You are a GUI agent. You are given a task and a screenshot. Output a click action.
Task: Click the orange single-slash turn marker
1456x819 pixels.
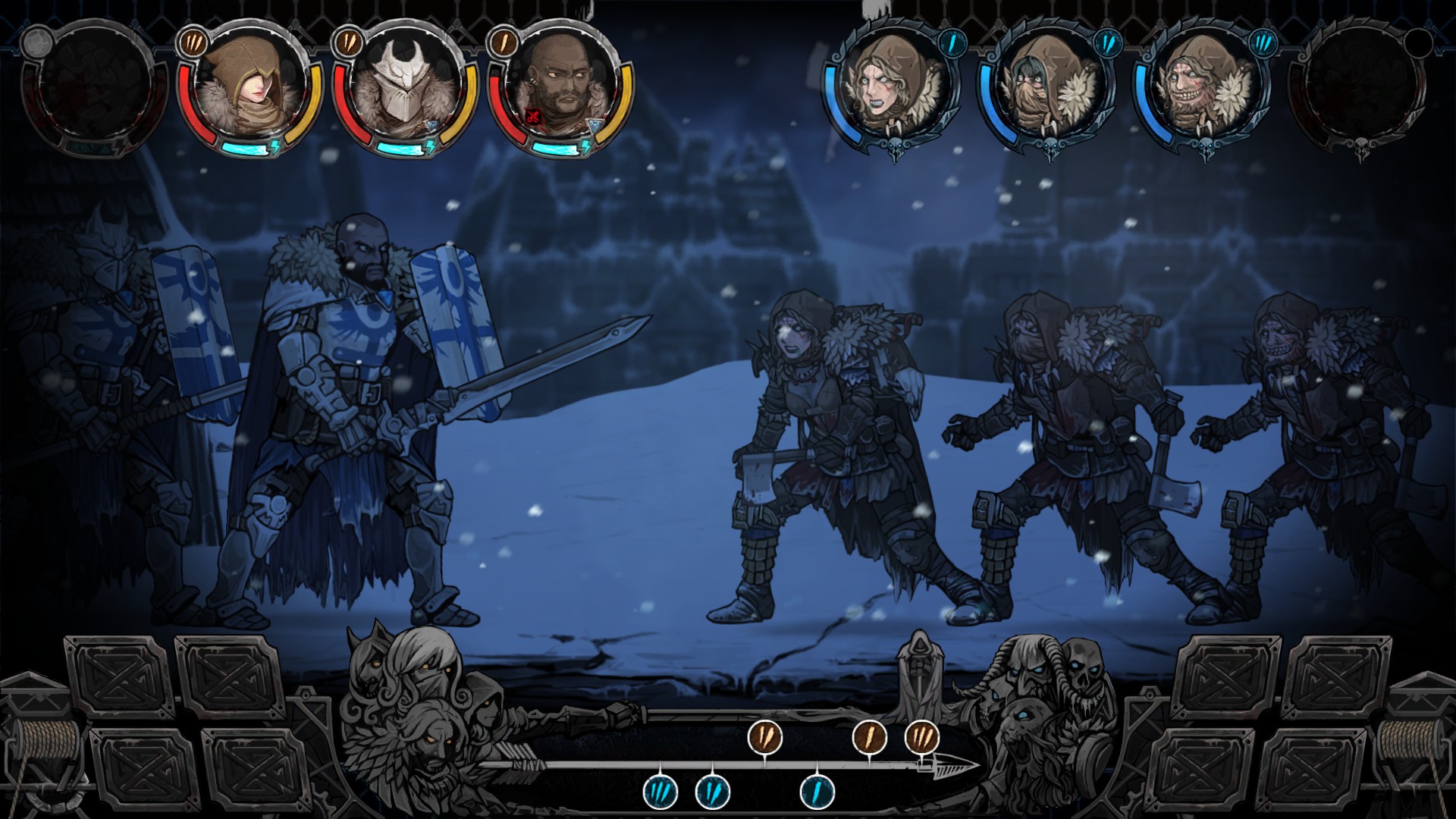click(x=870, y=738)
